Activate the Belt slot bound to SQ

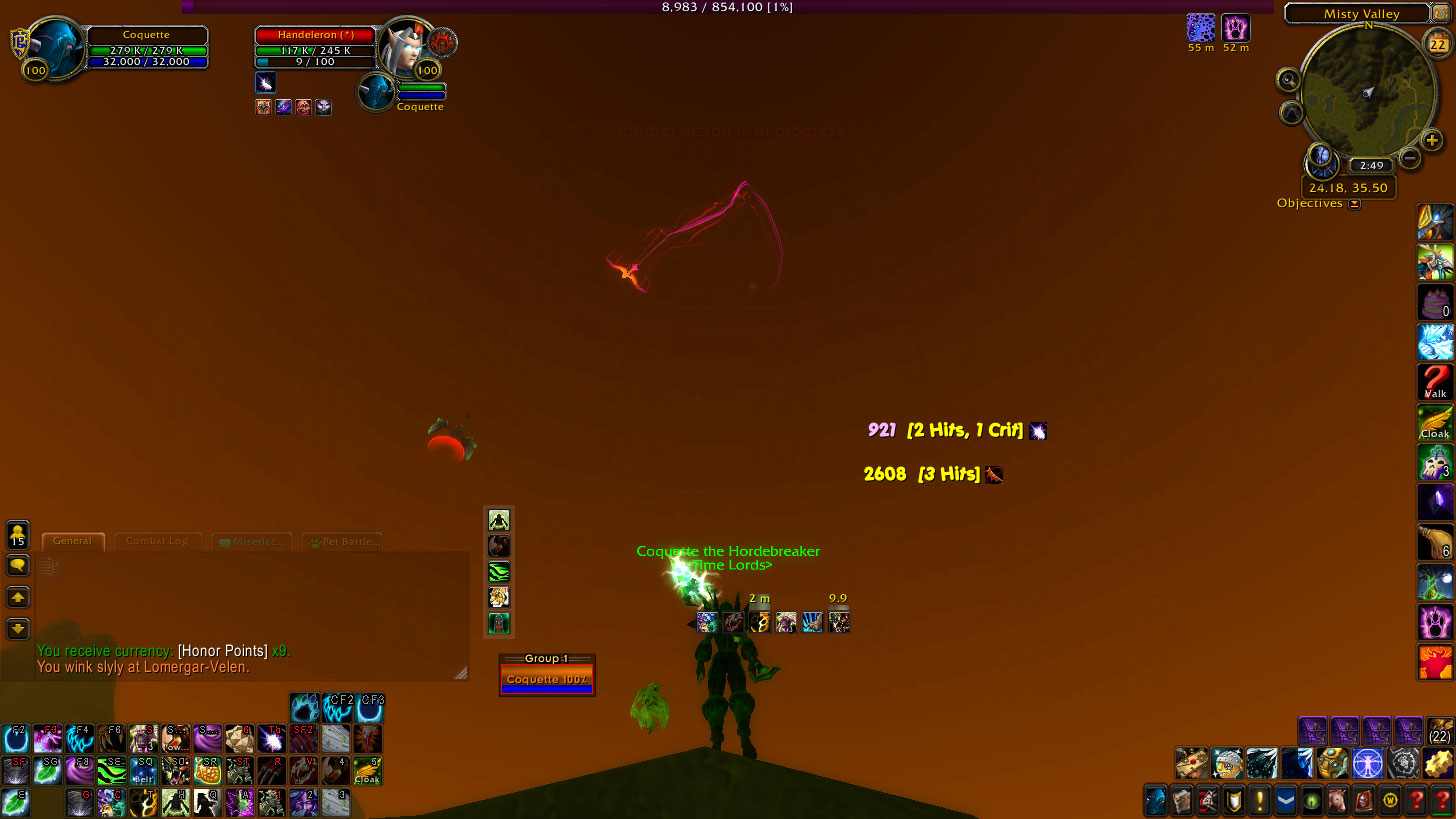pyautogui.click(x=143, y=770)
